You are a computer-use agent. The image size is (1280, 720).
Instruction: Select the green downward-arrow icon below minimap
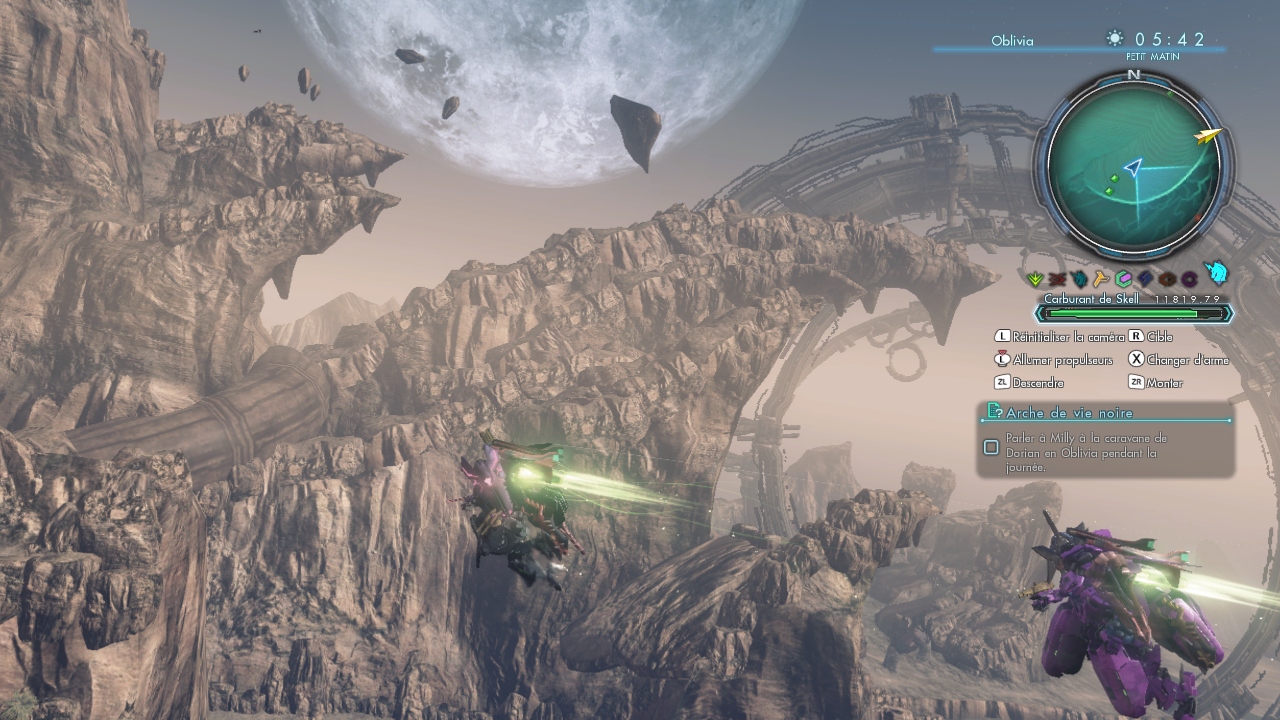1036,279
